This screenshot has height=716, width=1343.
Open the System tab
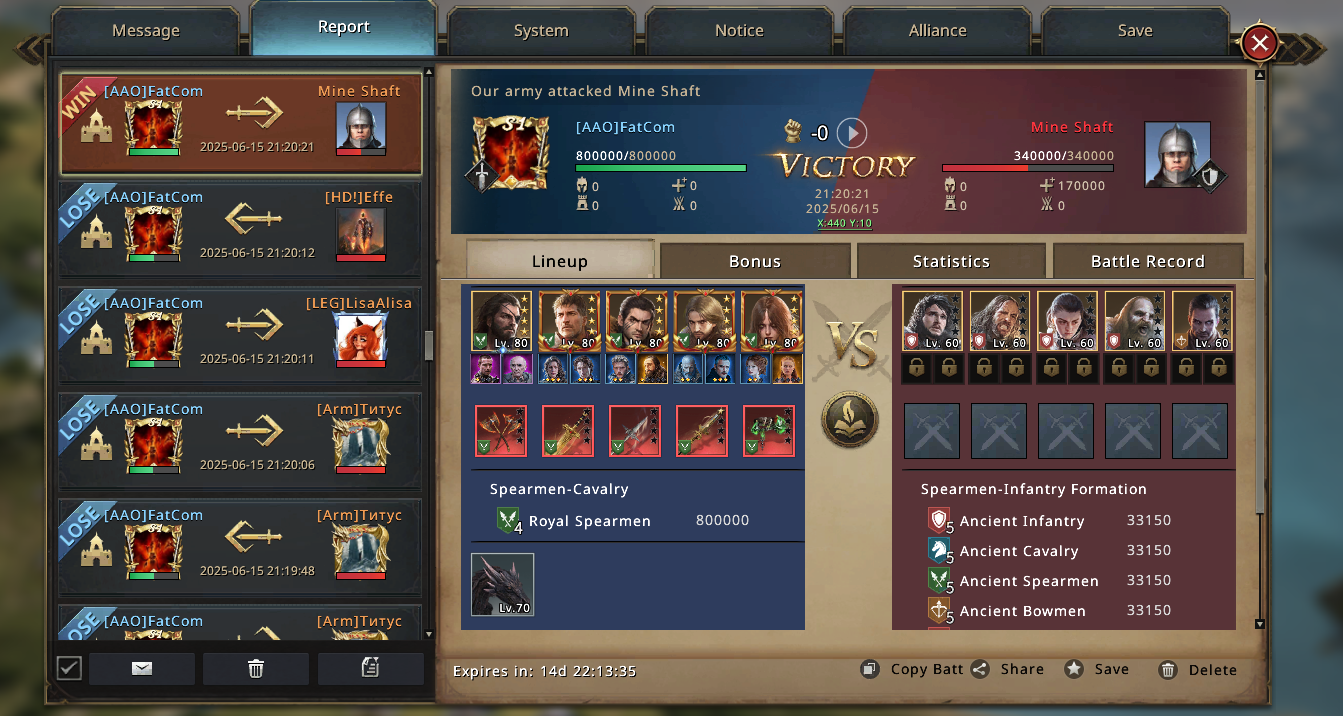pyautogui.click(x=541, y=31)
